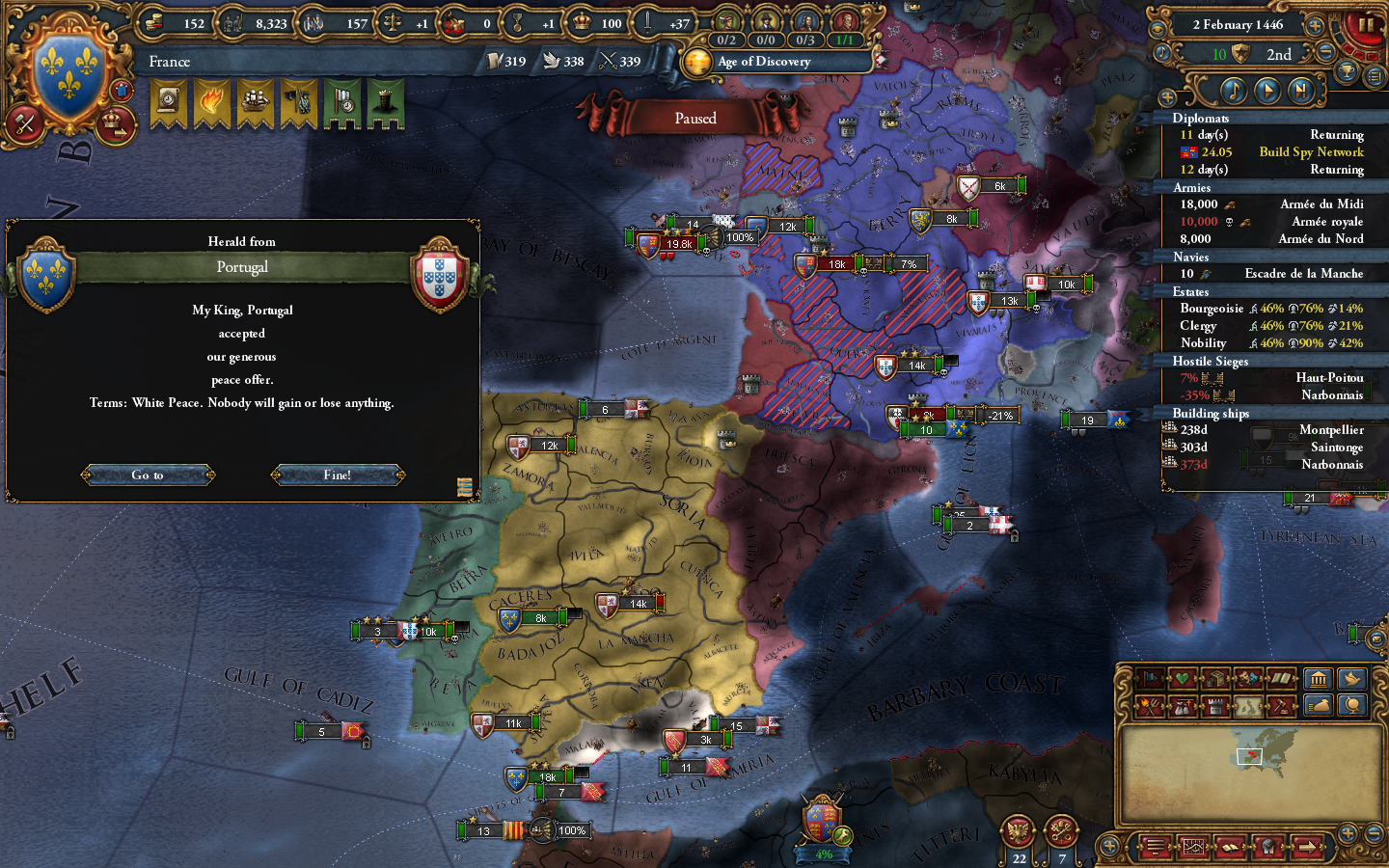Click Go to in the peace notification
This screenshot has width=1389, height=868.
[x=148, y=475]
